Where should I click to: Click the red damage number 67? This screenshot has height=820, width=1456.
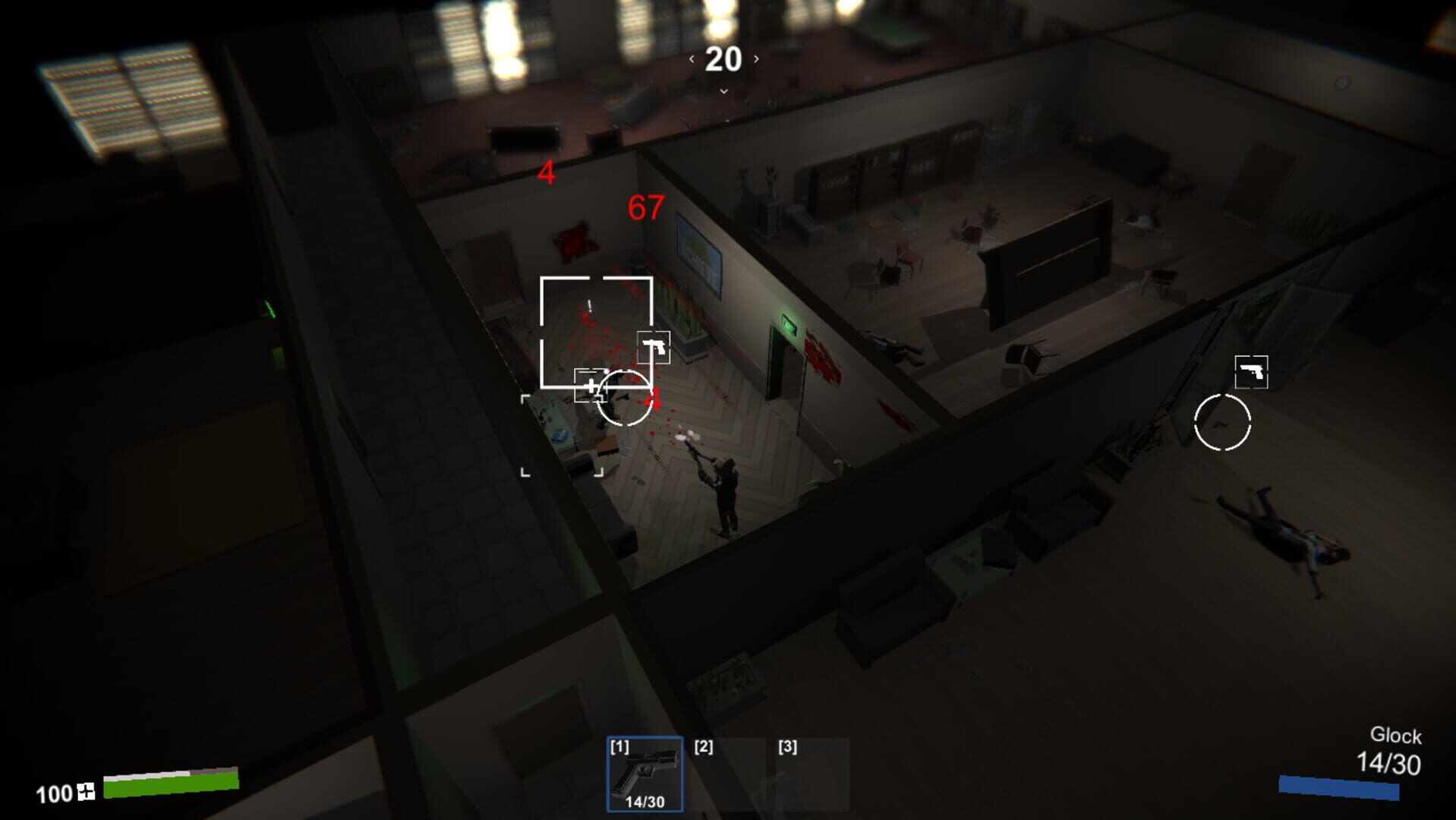click(644, 209)
